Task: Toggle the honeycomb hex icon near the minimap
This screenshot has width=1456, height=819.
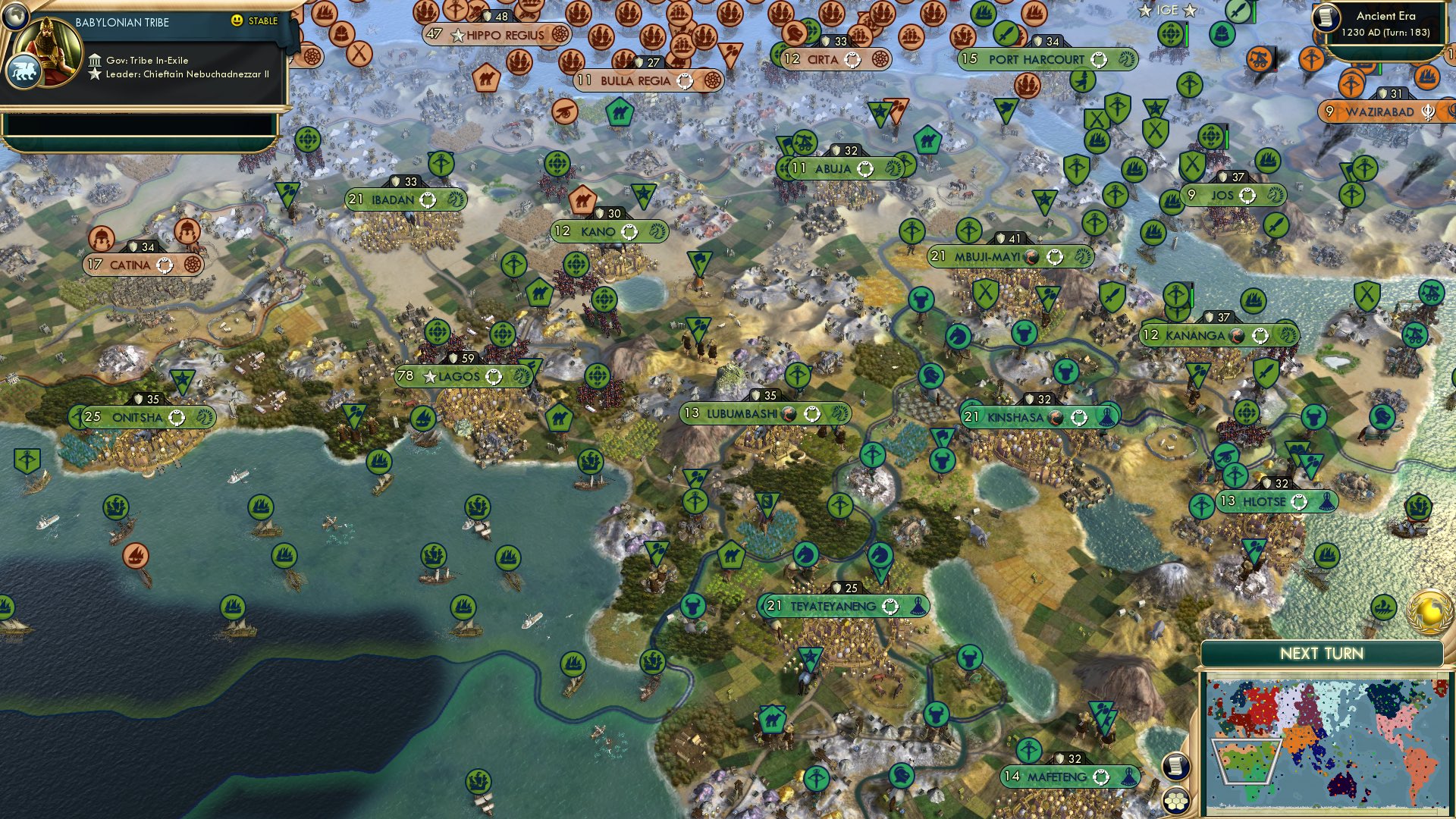Action: 1175,802
